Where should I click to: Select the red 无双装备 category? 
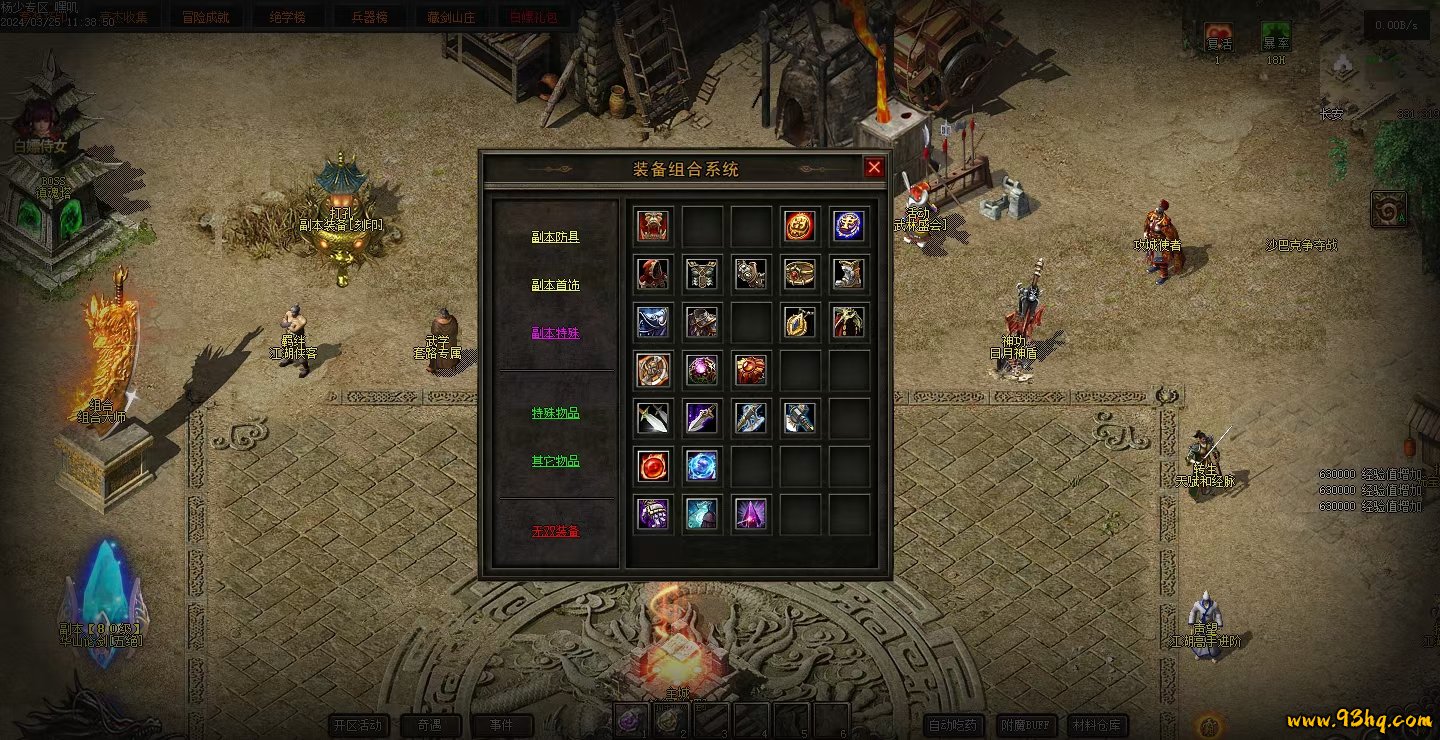pyautogui.click(x=555, y=531)
